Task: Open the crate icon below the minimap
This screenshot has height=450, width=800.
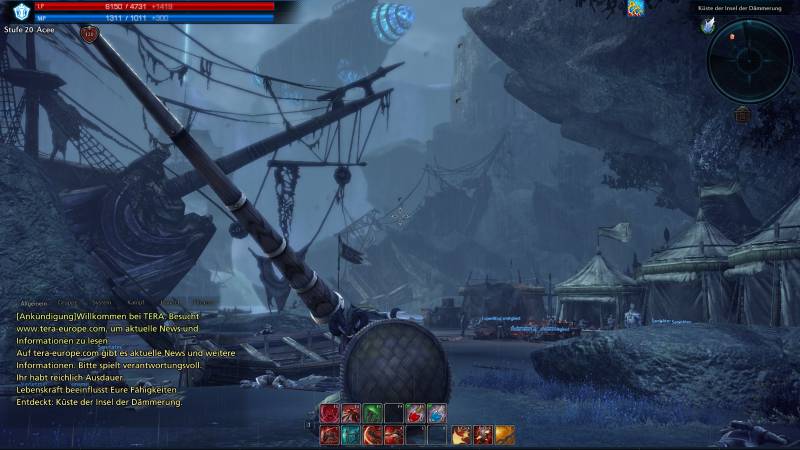Action: 743,114
